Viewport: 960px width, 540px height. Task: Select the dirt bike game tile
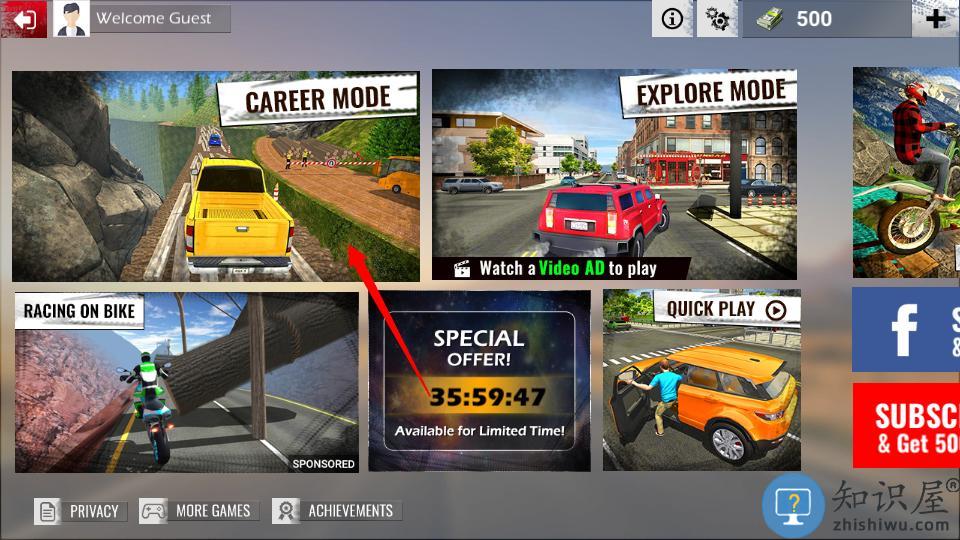907,172
